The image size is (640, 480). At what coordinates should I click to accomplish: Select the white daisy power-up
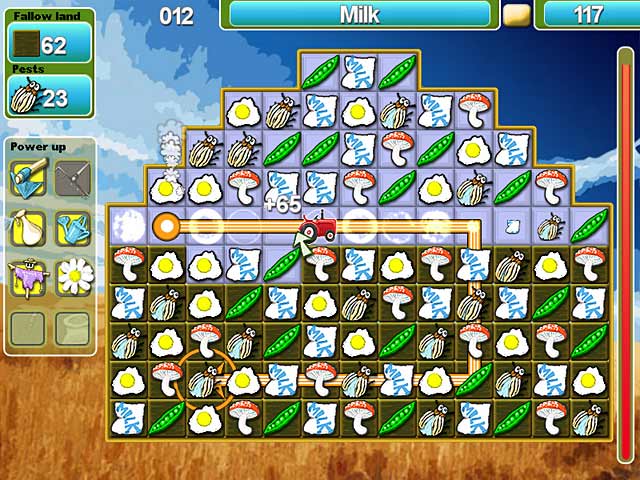point(72,275)
